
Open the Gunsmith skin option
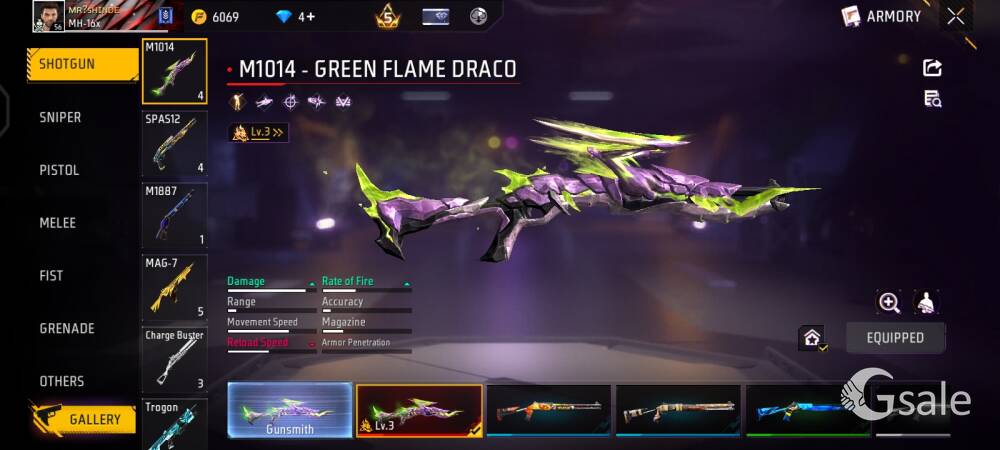coord(289,410)
